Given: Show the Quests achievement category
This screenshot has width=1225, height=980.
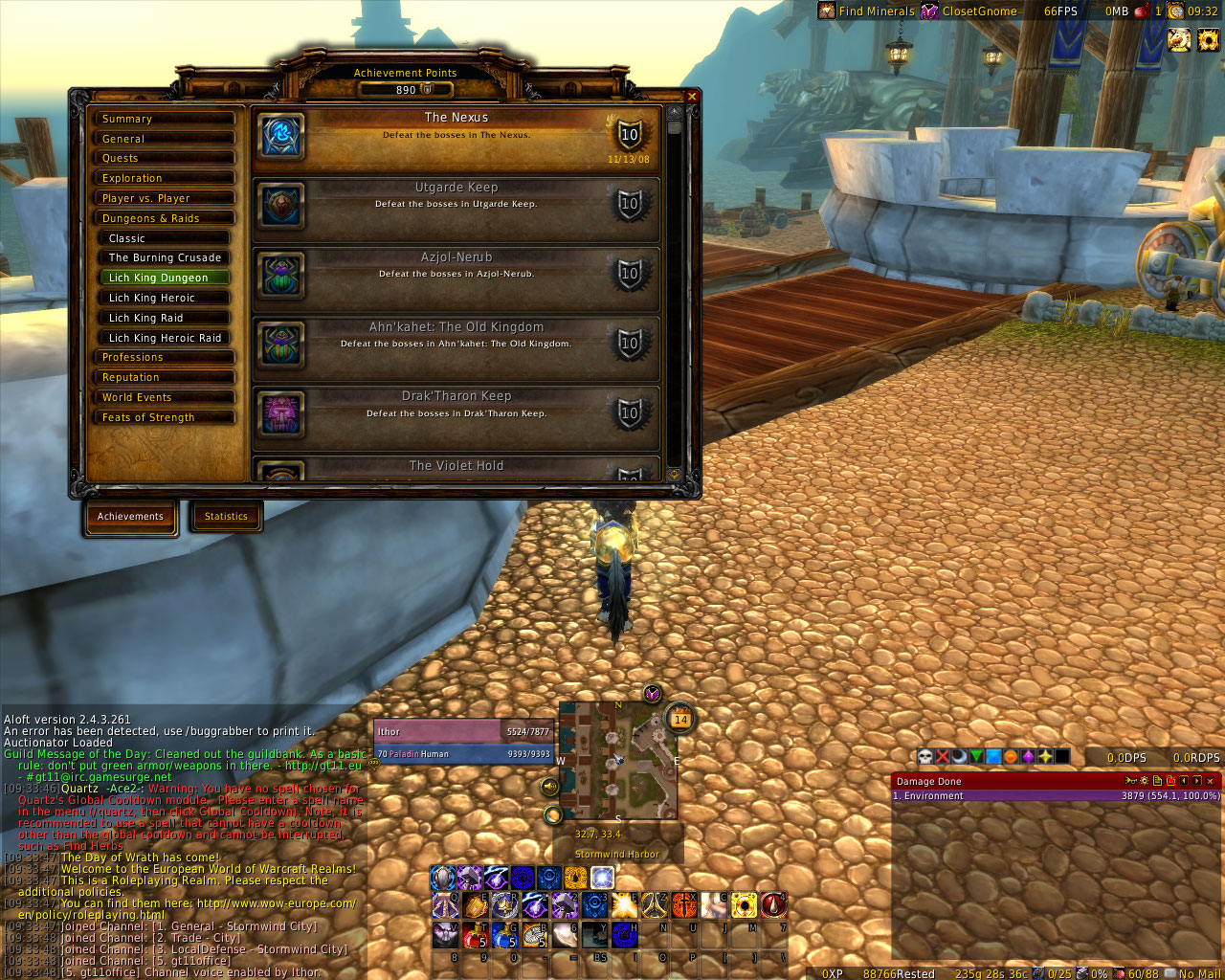Looking at the screenshot, I should [x=164, y=159].
